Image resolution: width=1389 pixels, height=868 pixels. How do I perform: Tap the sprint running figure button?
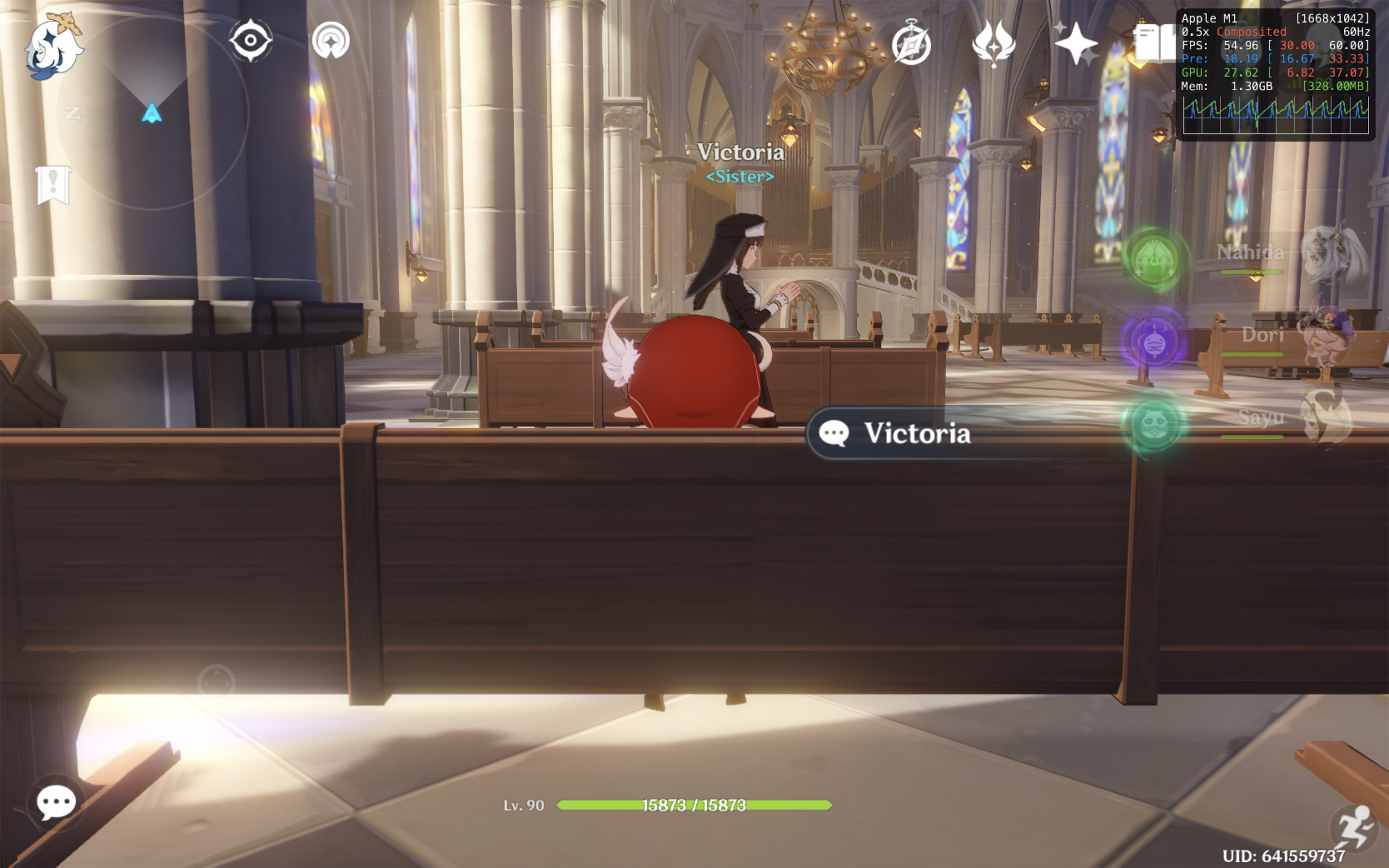[x=1354, y=827]
